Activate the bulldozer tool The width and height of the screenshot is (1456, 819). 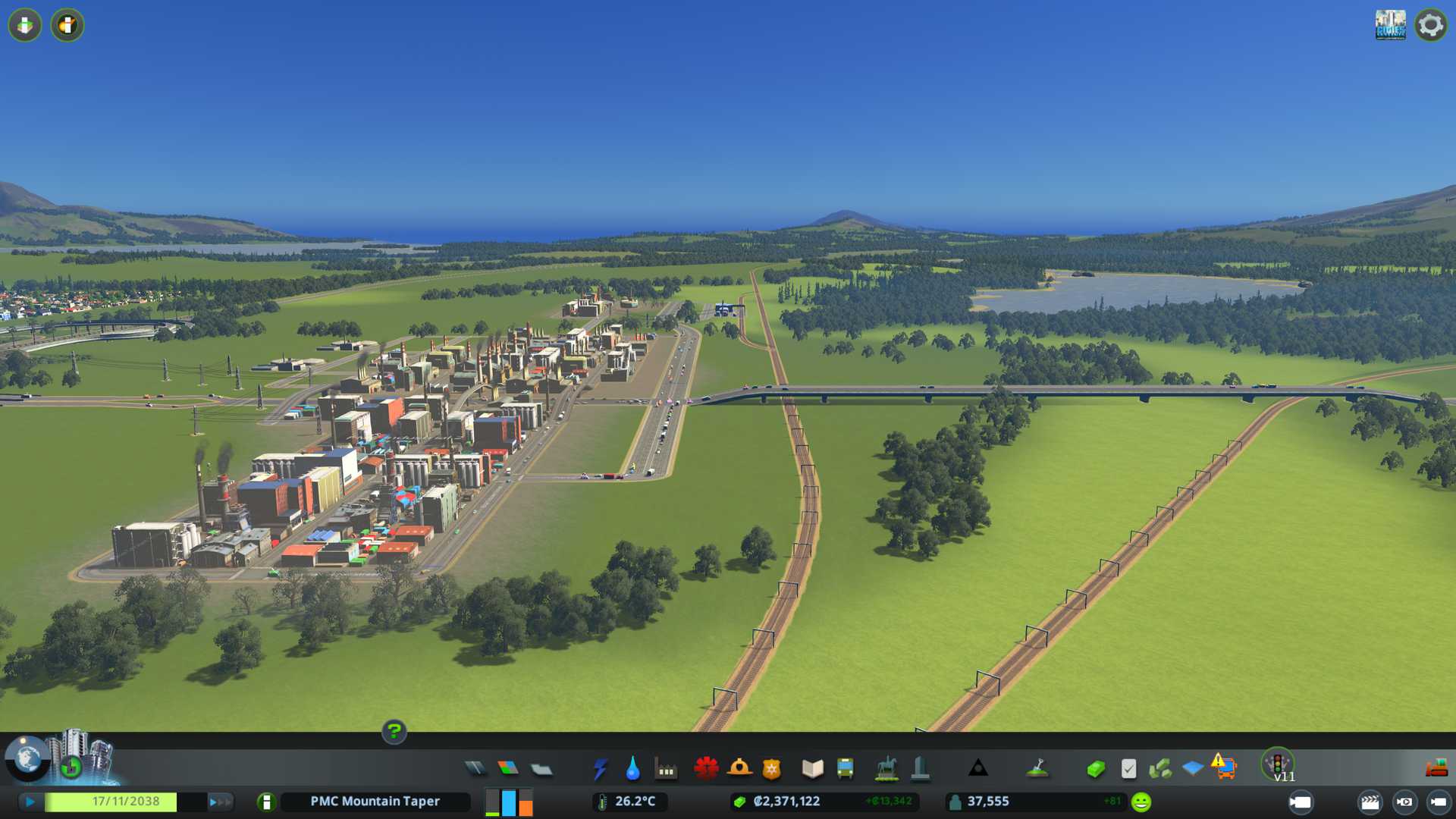(1436, 768)
